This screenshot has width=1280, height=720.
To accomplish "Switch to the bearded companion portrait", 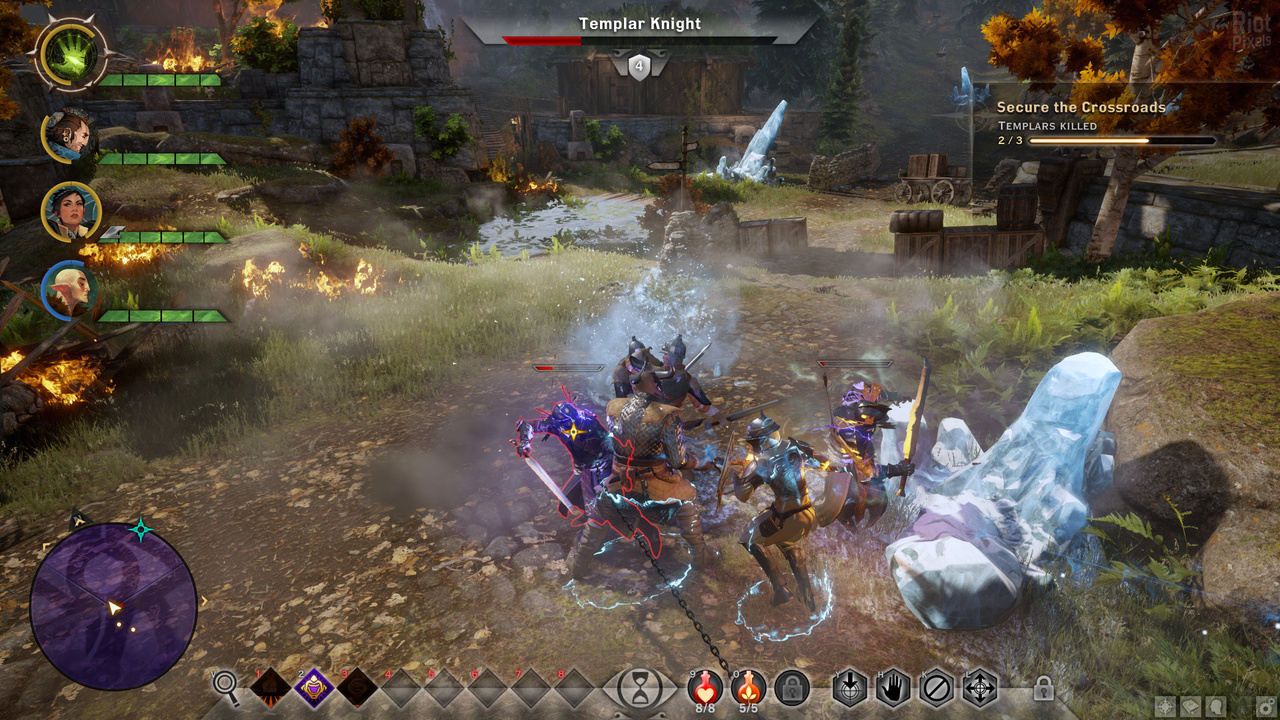I will coord(69,135).
